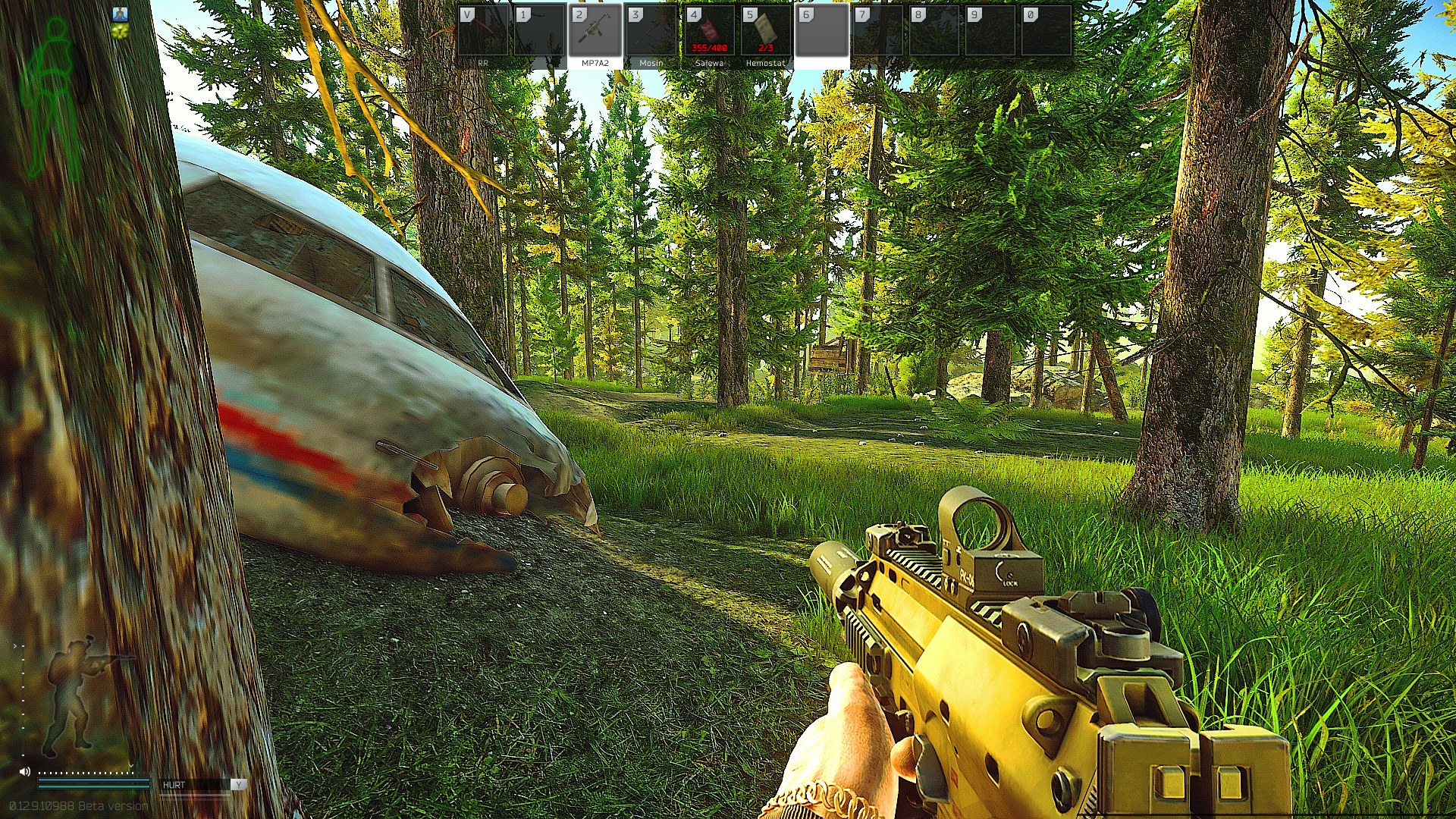Click the green body health silhouette

point(54,99)
